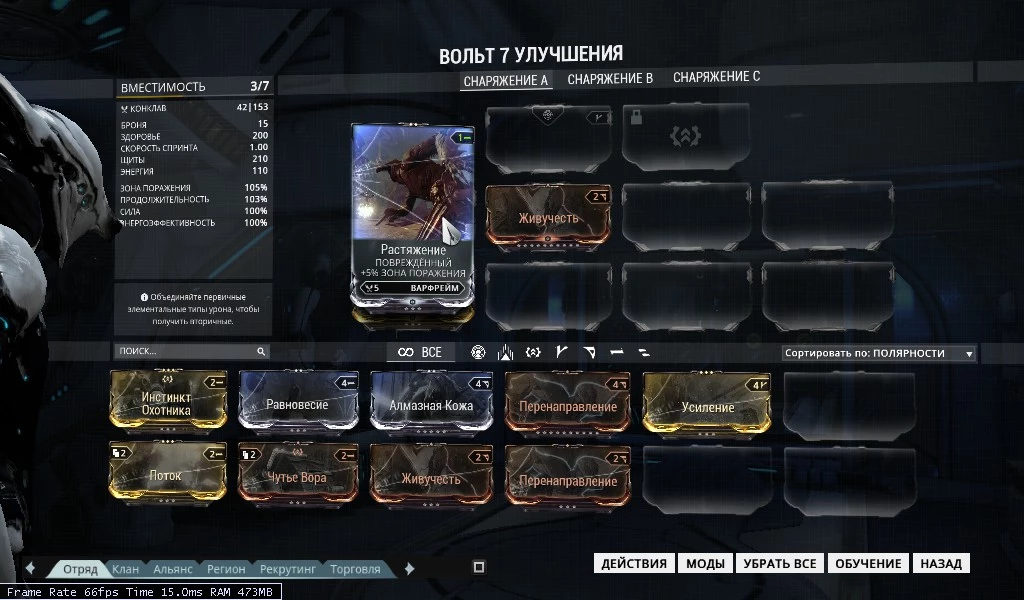Screen dimensions: 1024x600
Task: Go back with the Назад button
Action: [941, 564]
